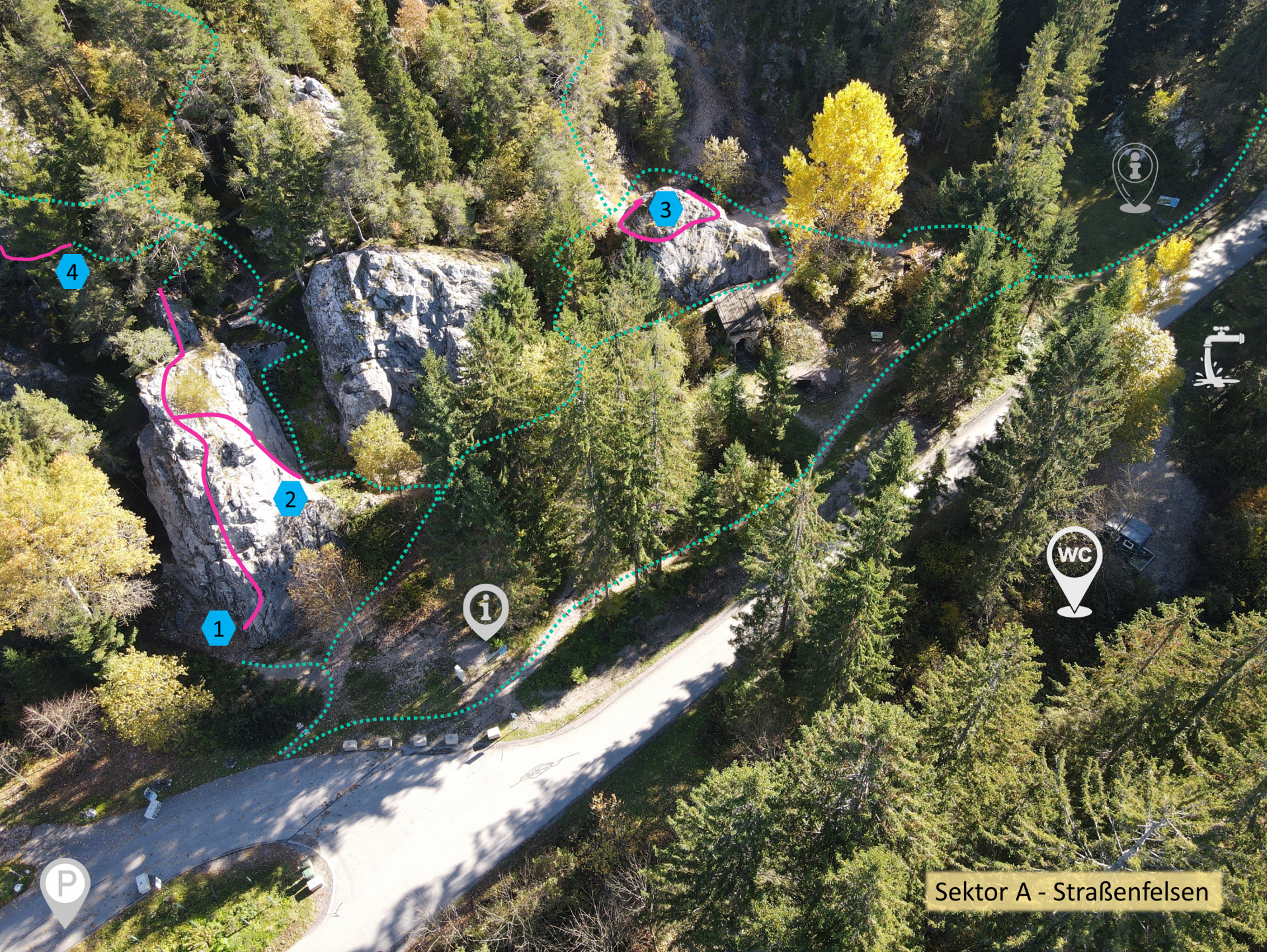Select route marker number 1
Screen dimensions: 1267x952
[218, 628]
